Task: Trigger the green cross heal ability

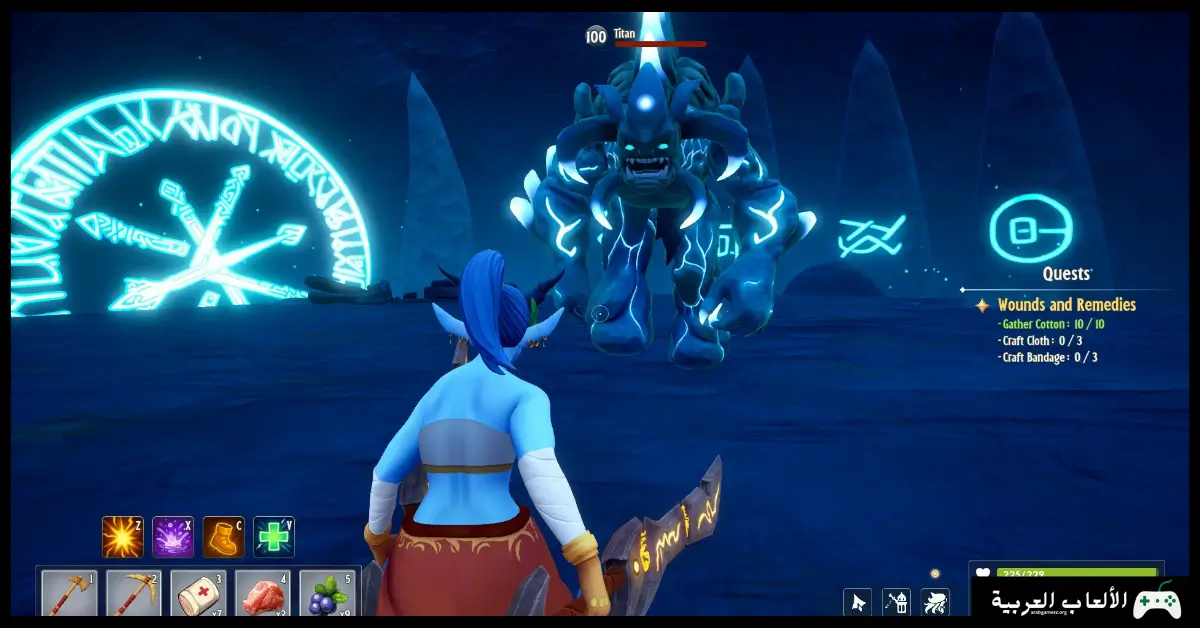Action: [273, 537]
